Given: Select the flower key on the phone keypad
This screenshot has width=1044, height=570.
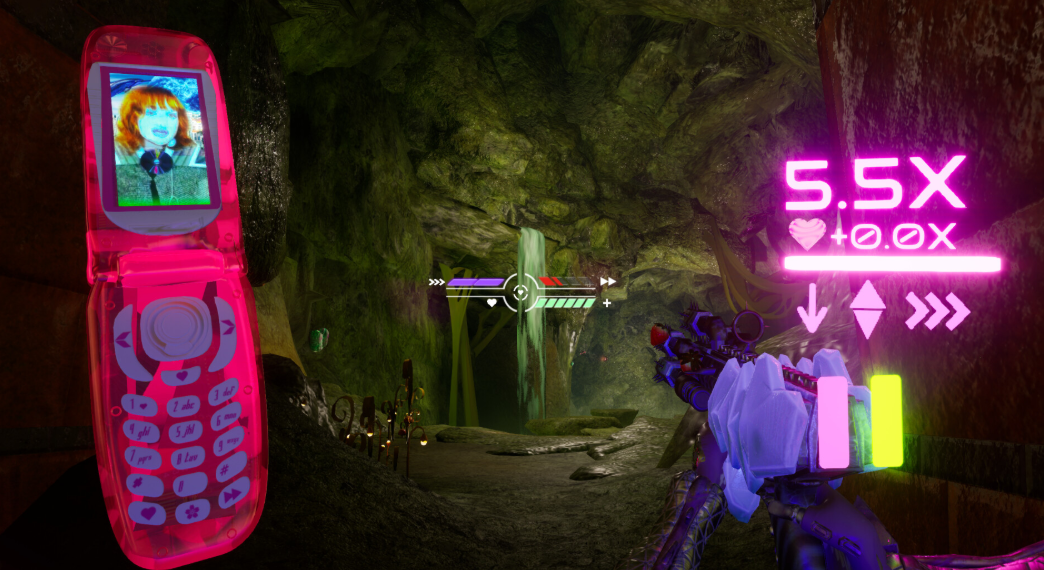Looking at the screenshot, I should 194,510.
